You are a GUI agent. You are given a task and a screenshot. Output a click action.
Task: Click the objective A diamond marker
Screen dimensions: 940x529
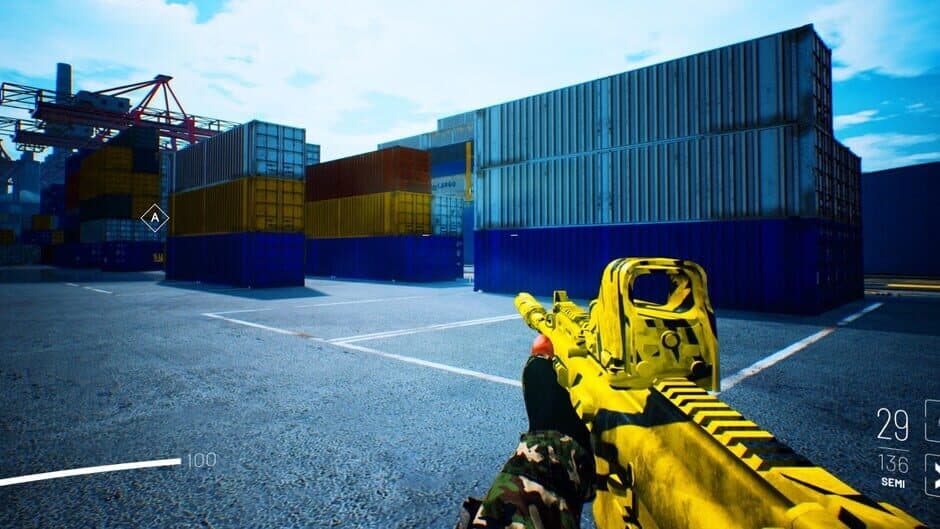pos(154,217)
